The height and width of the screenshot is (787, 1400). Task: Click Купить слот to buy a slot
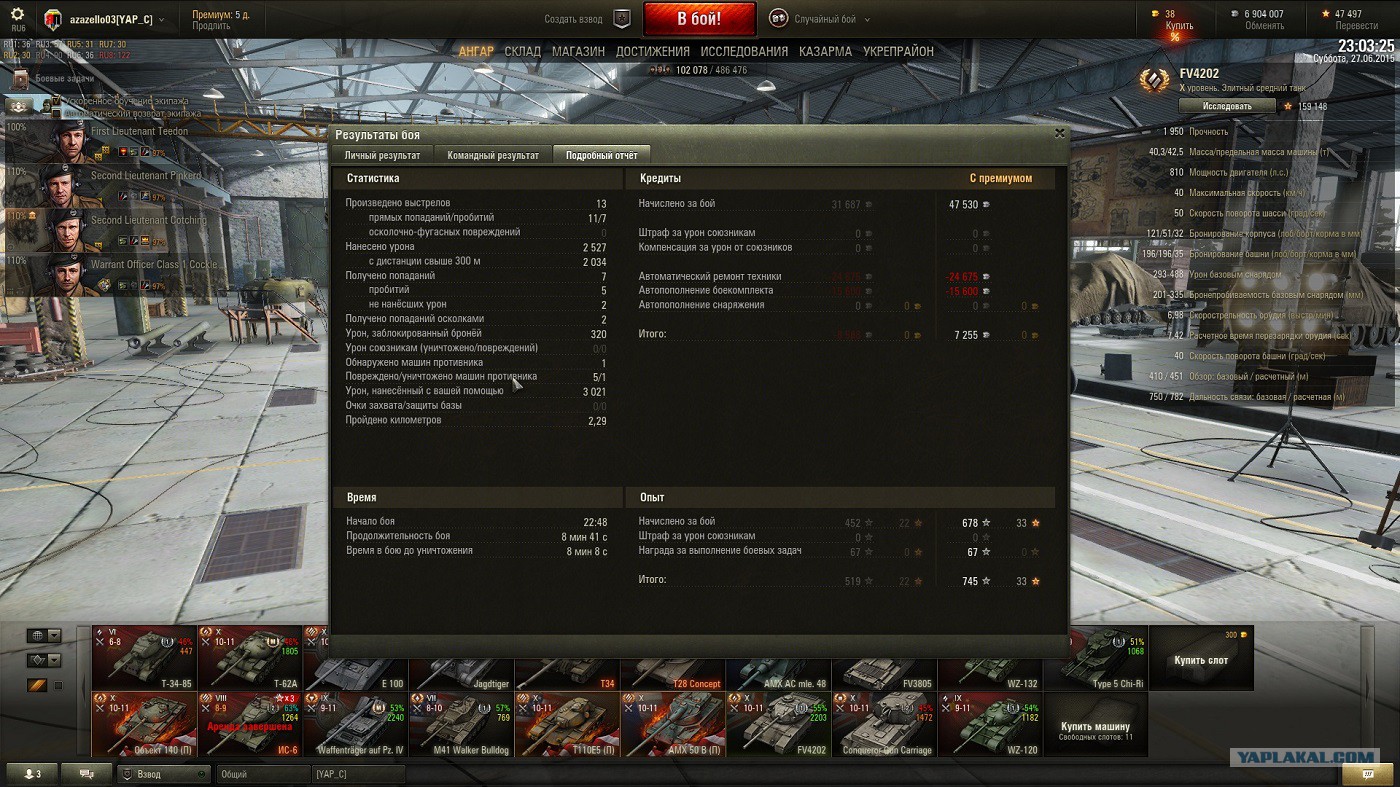[1200, 659]
